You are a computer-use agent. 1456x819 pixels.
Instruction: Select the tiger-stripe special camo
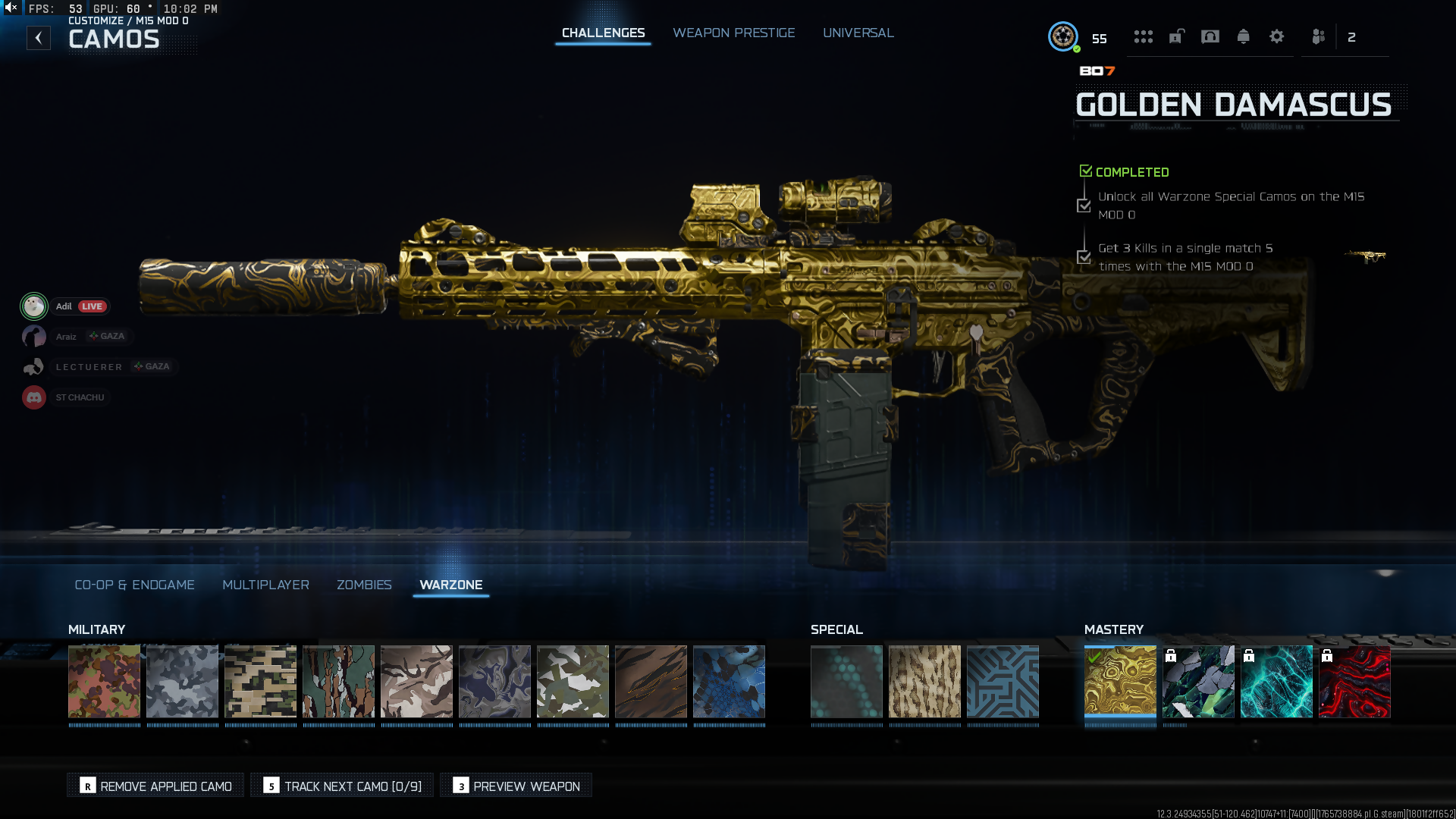[x=924, y=681]
